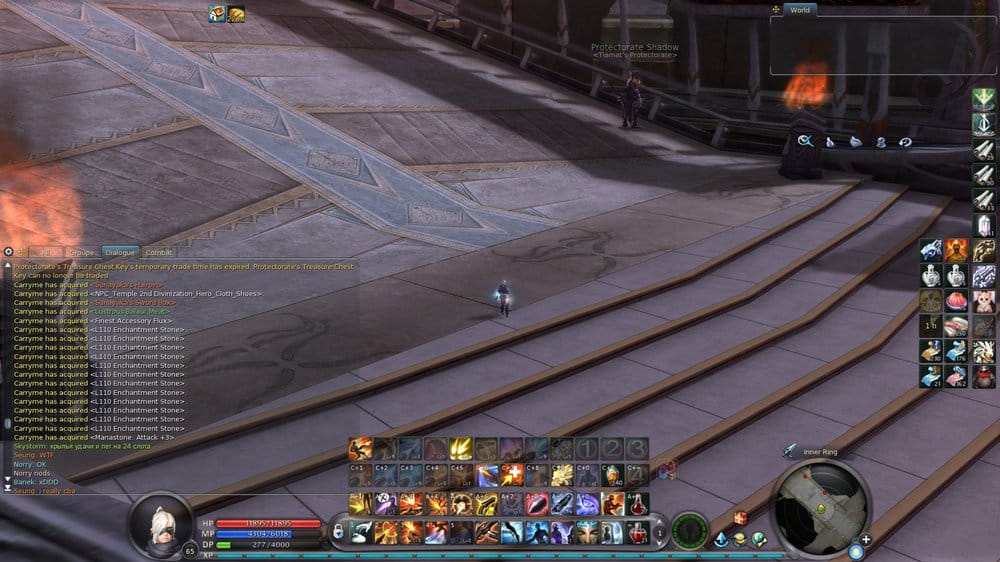Use the pink cat pet item
The image size is (1000, 562).
point(984,301)
